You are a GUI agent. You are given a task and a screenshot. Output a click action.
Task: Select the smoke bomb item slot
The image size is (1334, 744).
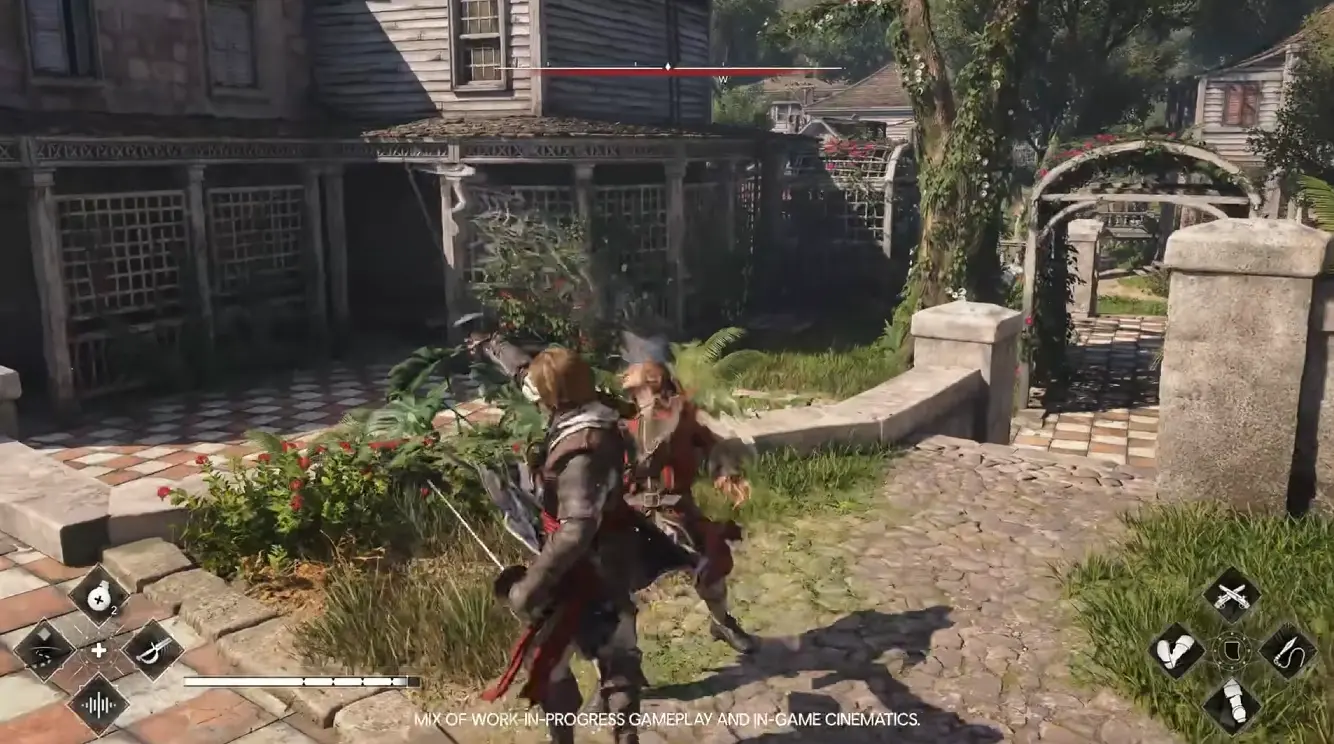[98, 596]
